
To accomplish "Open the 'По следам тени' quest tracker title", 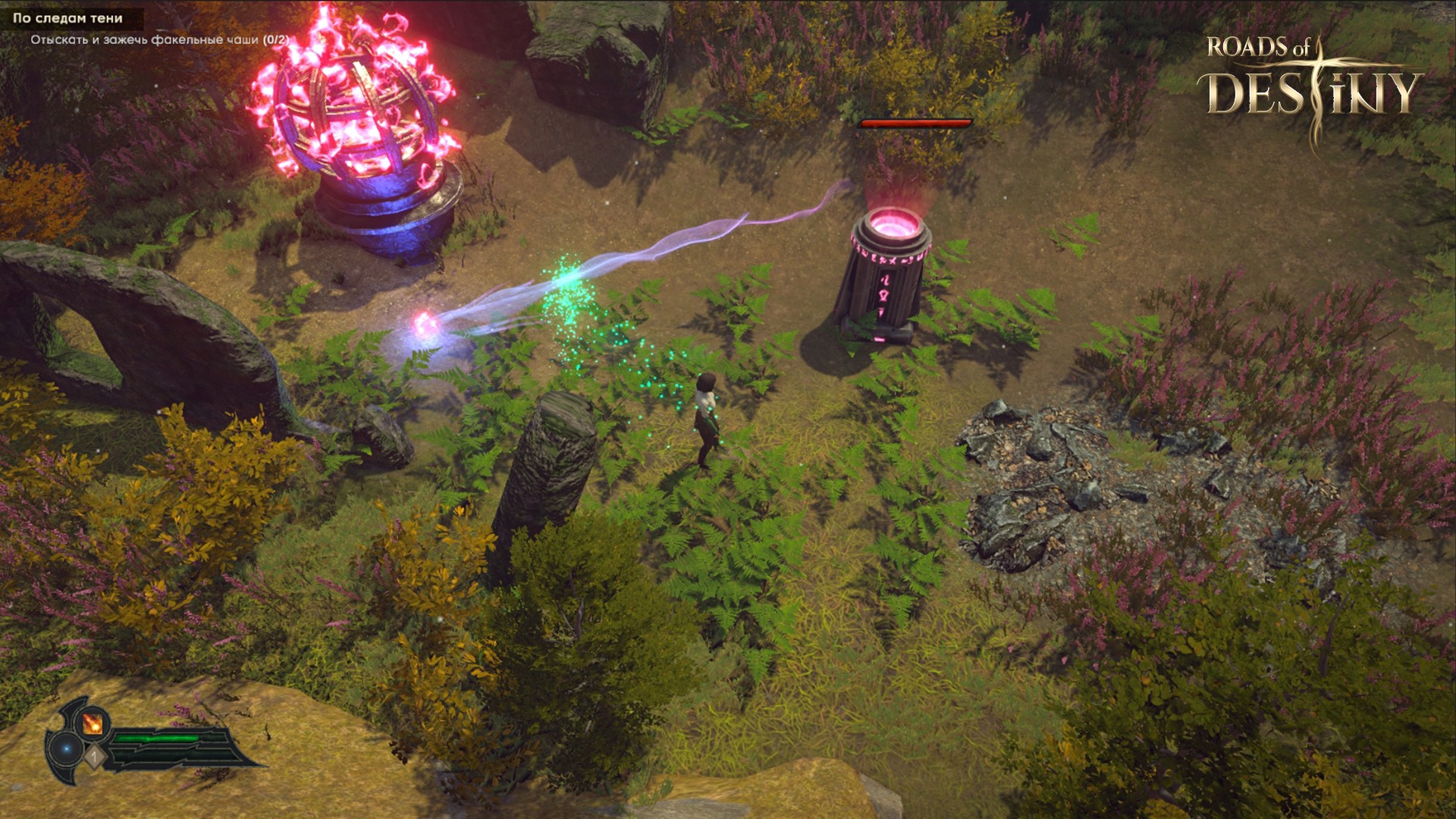I will click(67, 18).
